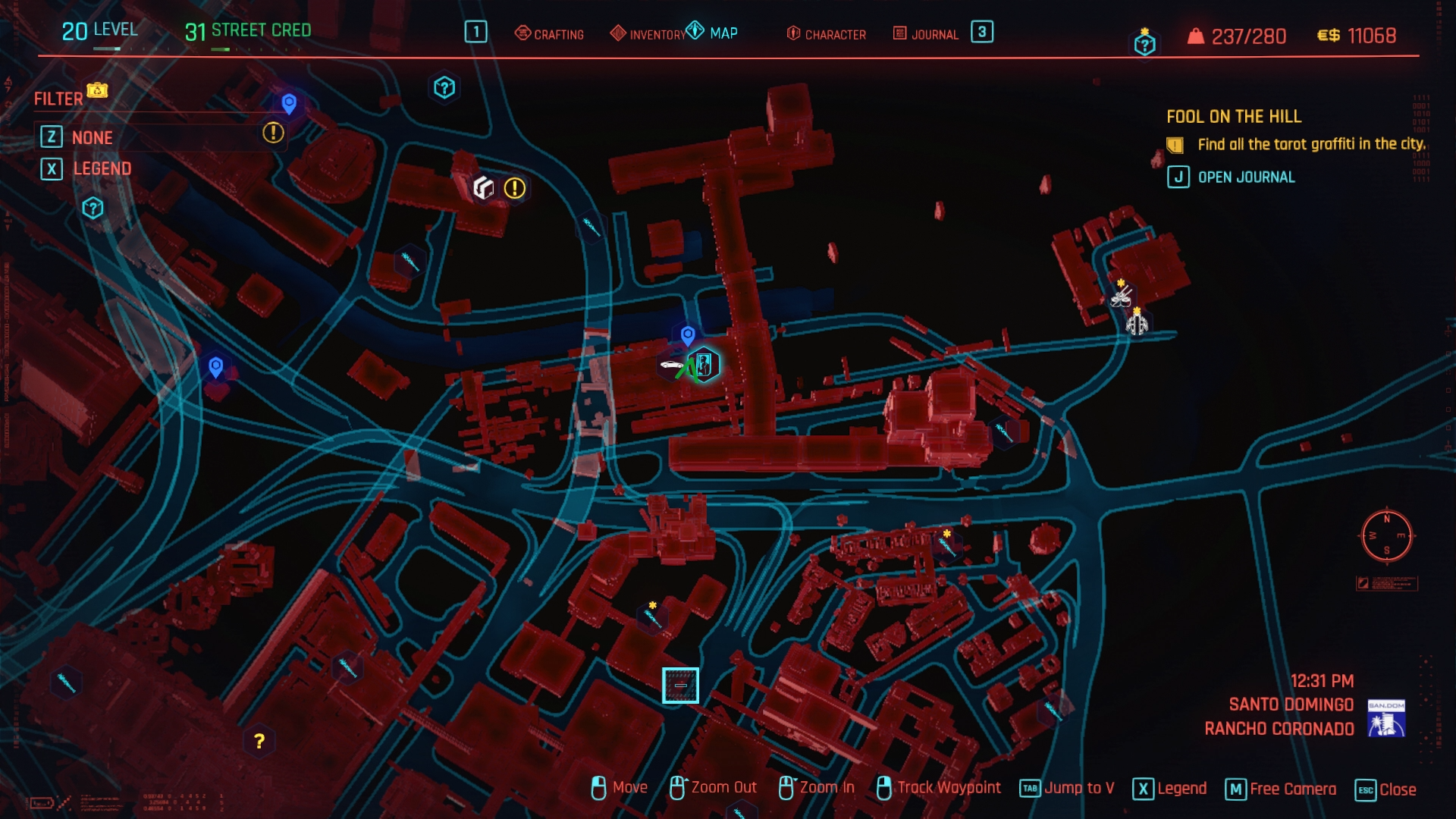This screenshot has height=819, width=1456.
Task: Select the white vehicle marker near map center
Action: coord(672,366)
